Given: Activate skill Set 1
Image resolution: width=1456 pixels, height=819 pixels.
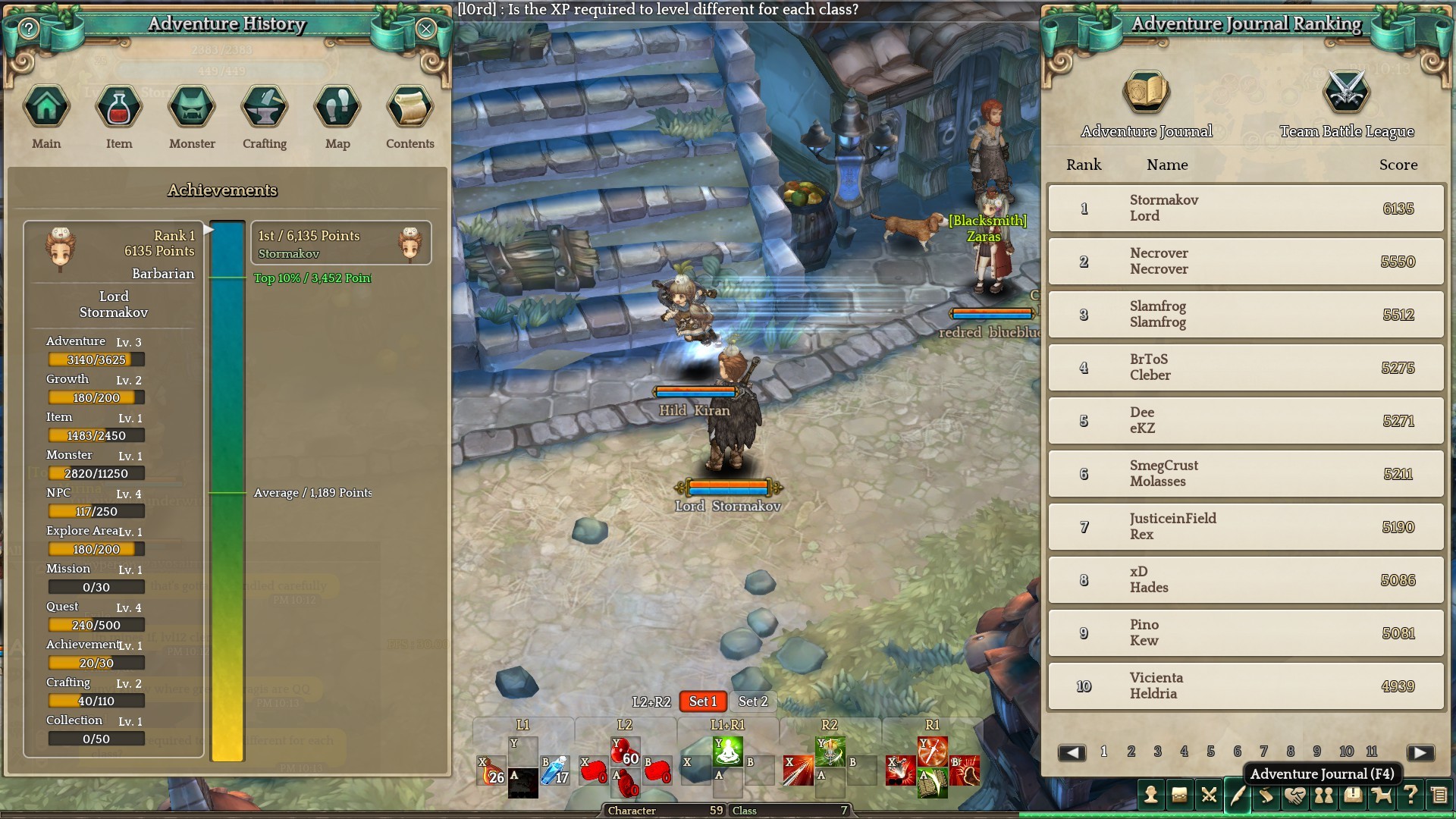Looking at the screenshot, I should coord(702,701).
